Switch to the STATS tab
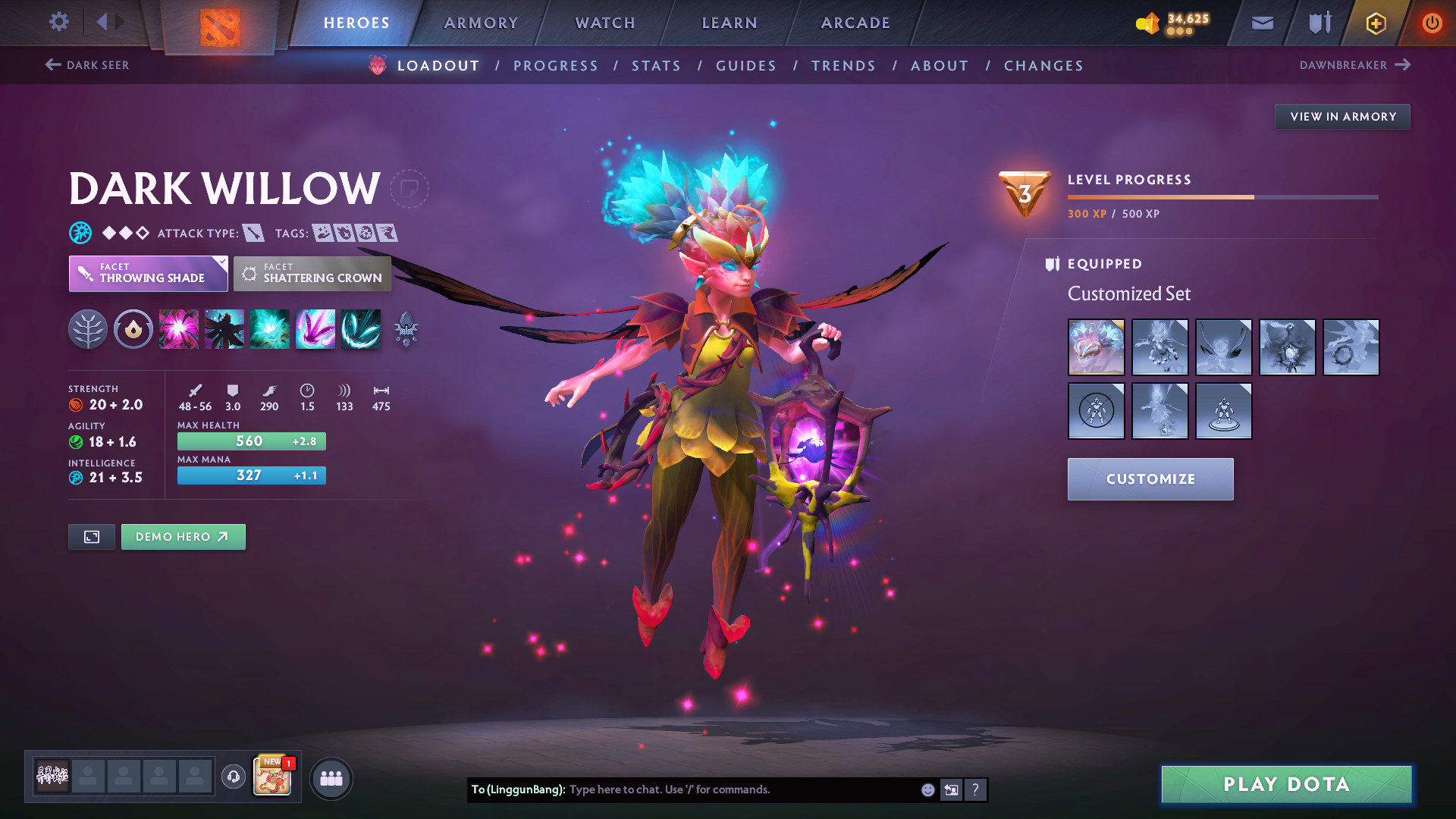The height and width of the screenshot is (819, 1456). pos(656,65)
